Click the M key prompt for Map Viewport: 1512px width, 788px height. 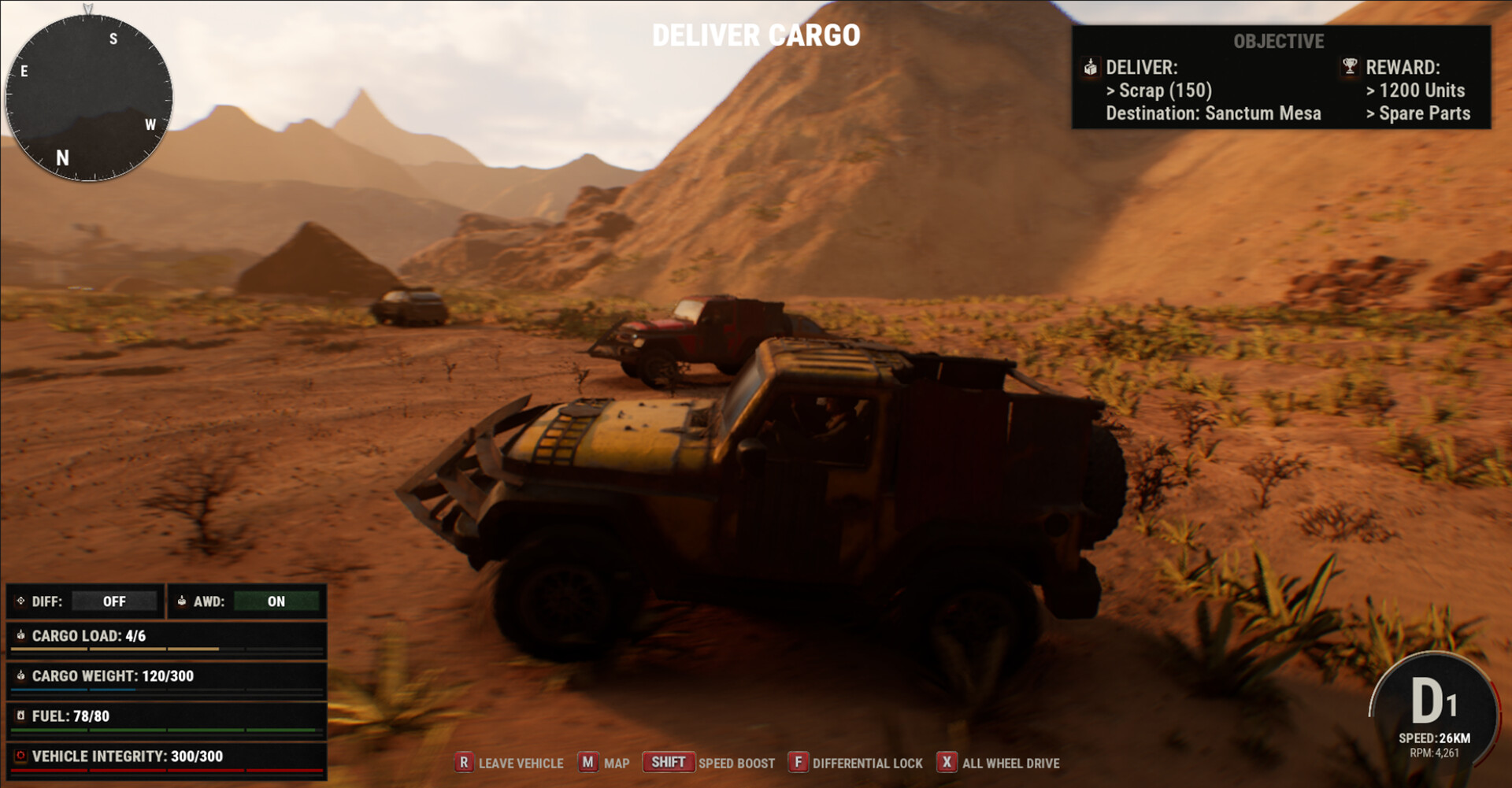click(x=587, y=763)
